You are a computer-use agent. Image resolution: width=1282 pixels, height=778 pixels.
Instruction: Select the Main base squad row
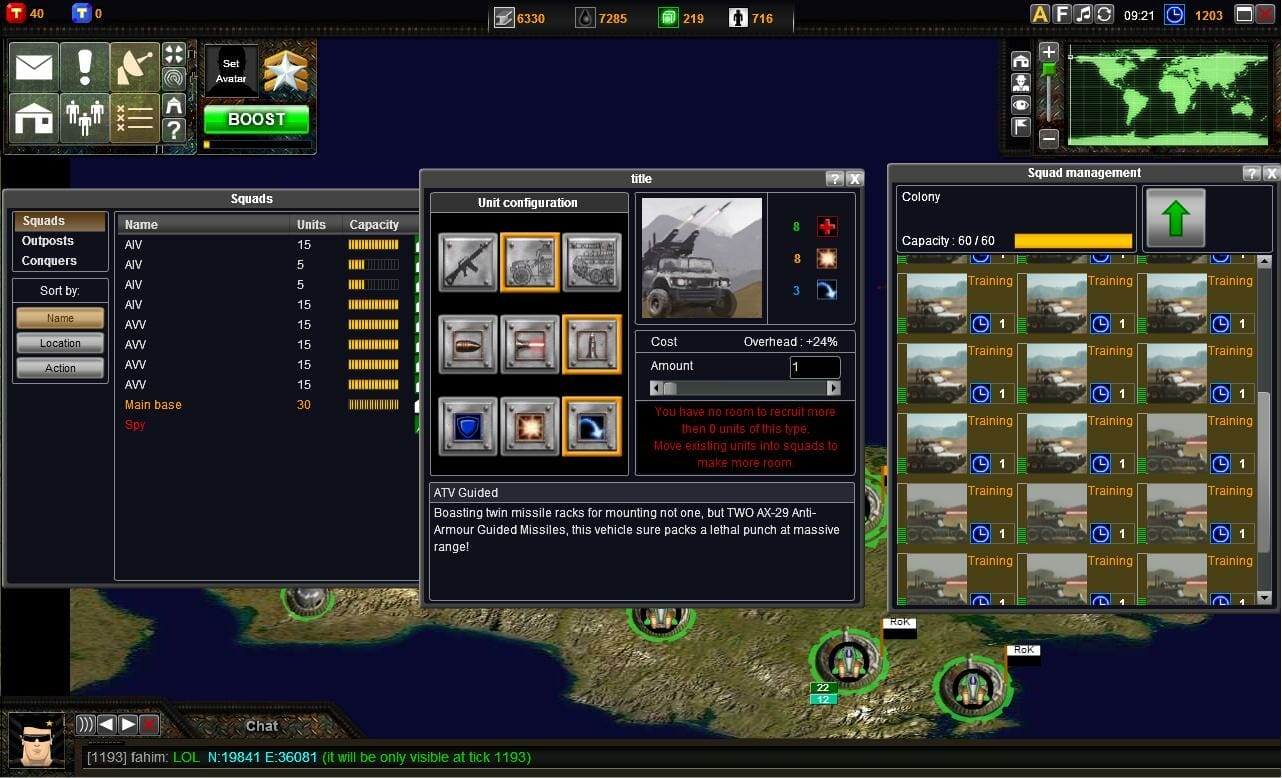pyautogui.click(x=153, y=405)
